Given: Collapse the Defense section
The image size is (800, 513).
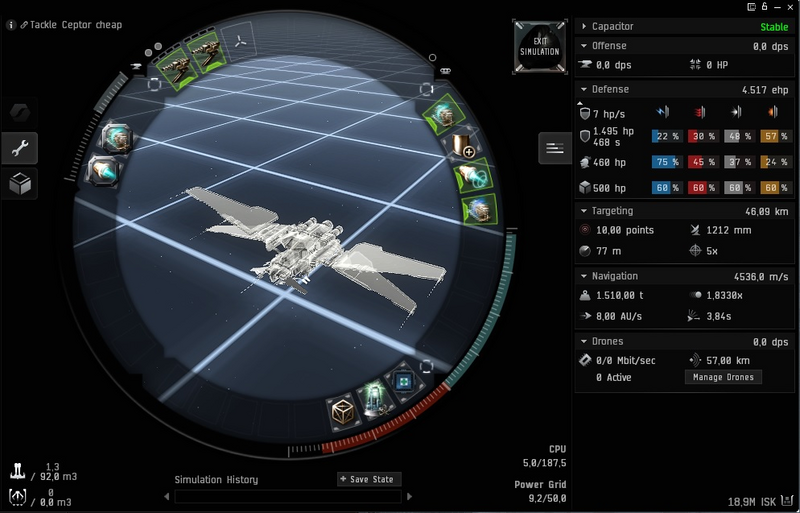Looking at the screenshot, I should point(584,89).
